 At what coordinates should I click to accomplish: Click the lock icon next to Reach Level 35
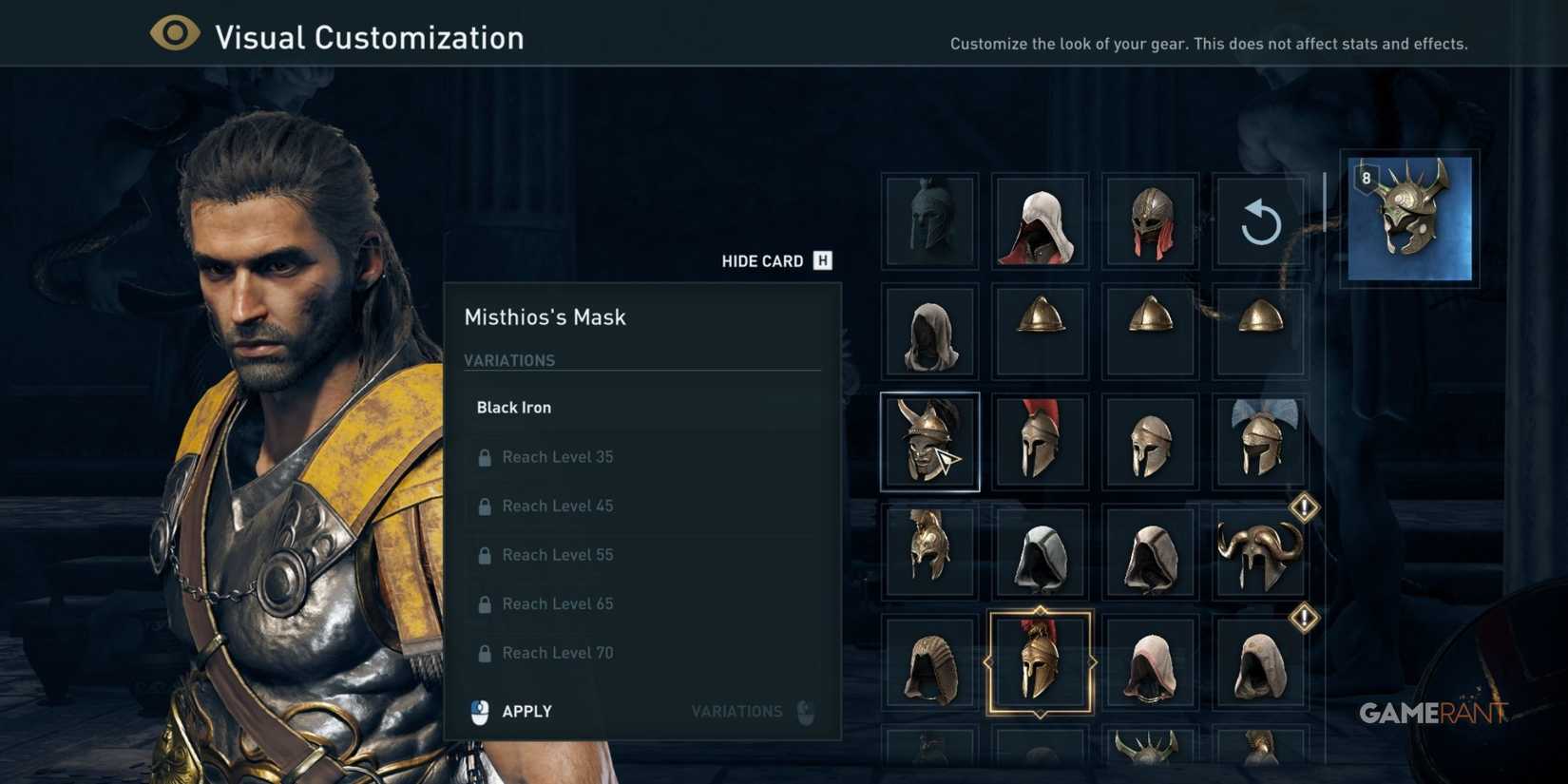pos(485,456)
